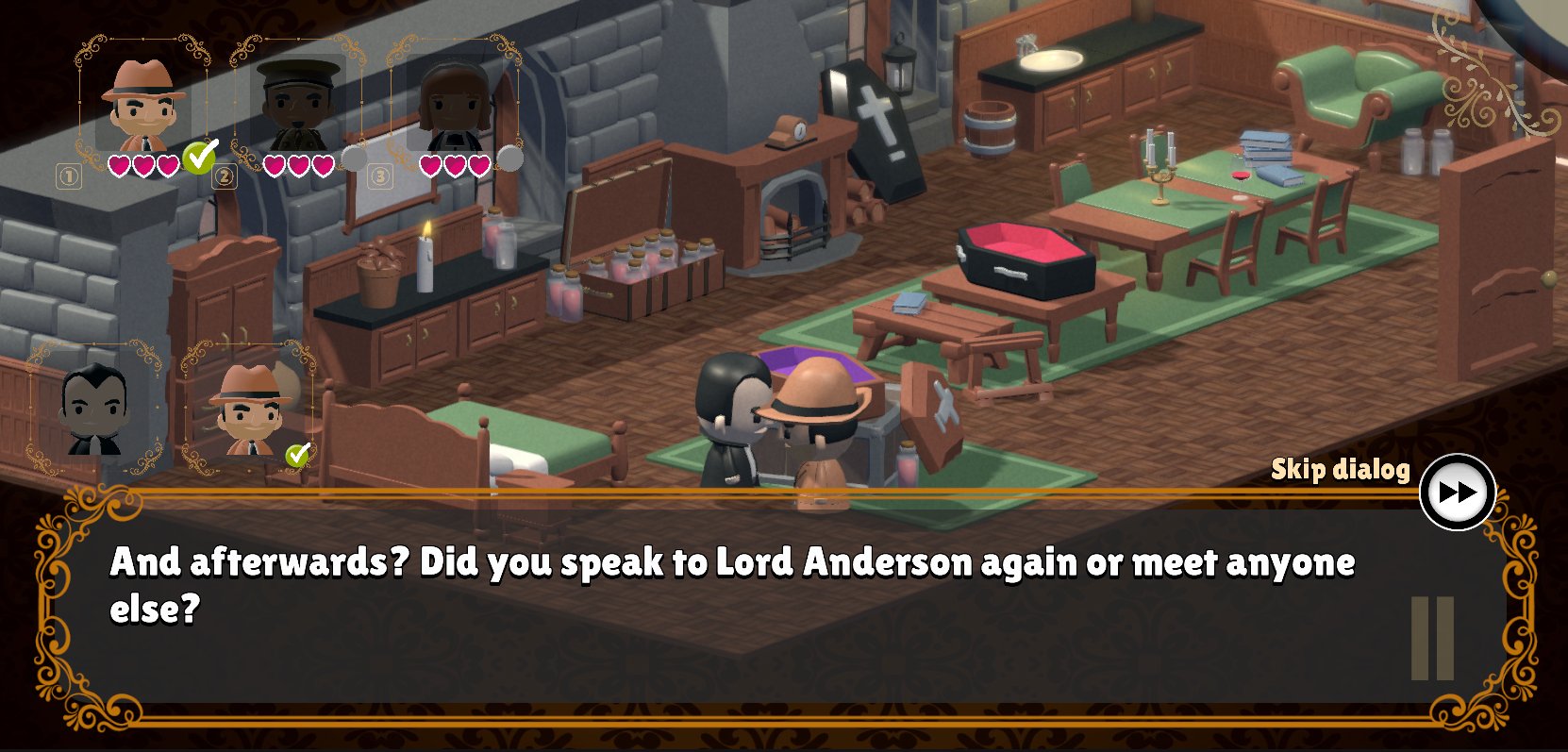Skip the dialog with the fast-forward button
Image resolution: width=1568 pixels, height=752 pixels.
click(x=1457, y=493)
